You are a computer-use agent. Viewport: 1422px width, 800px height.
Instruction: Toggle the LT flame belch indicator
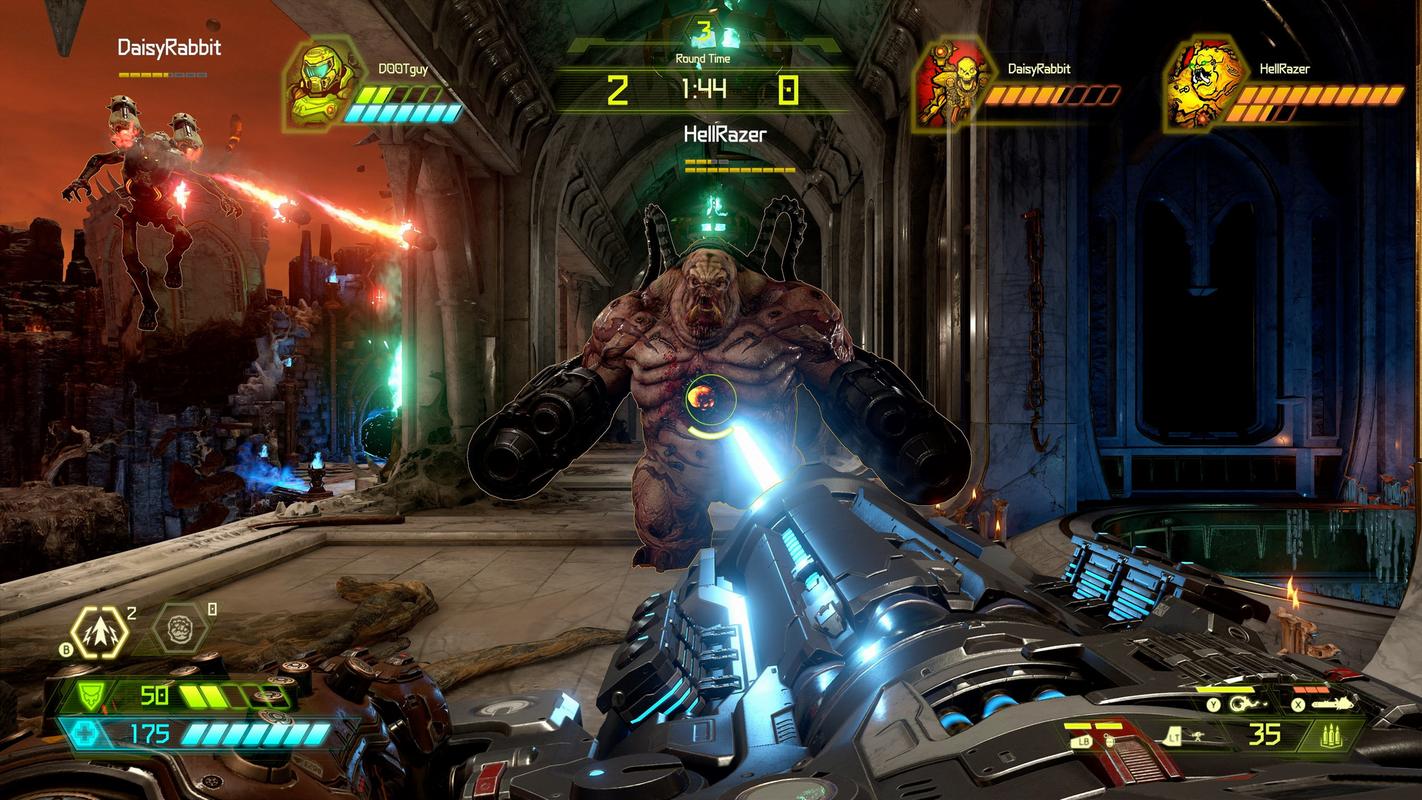[x=1173, y=735]
